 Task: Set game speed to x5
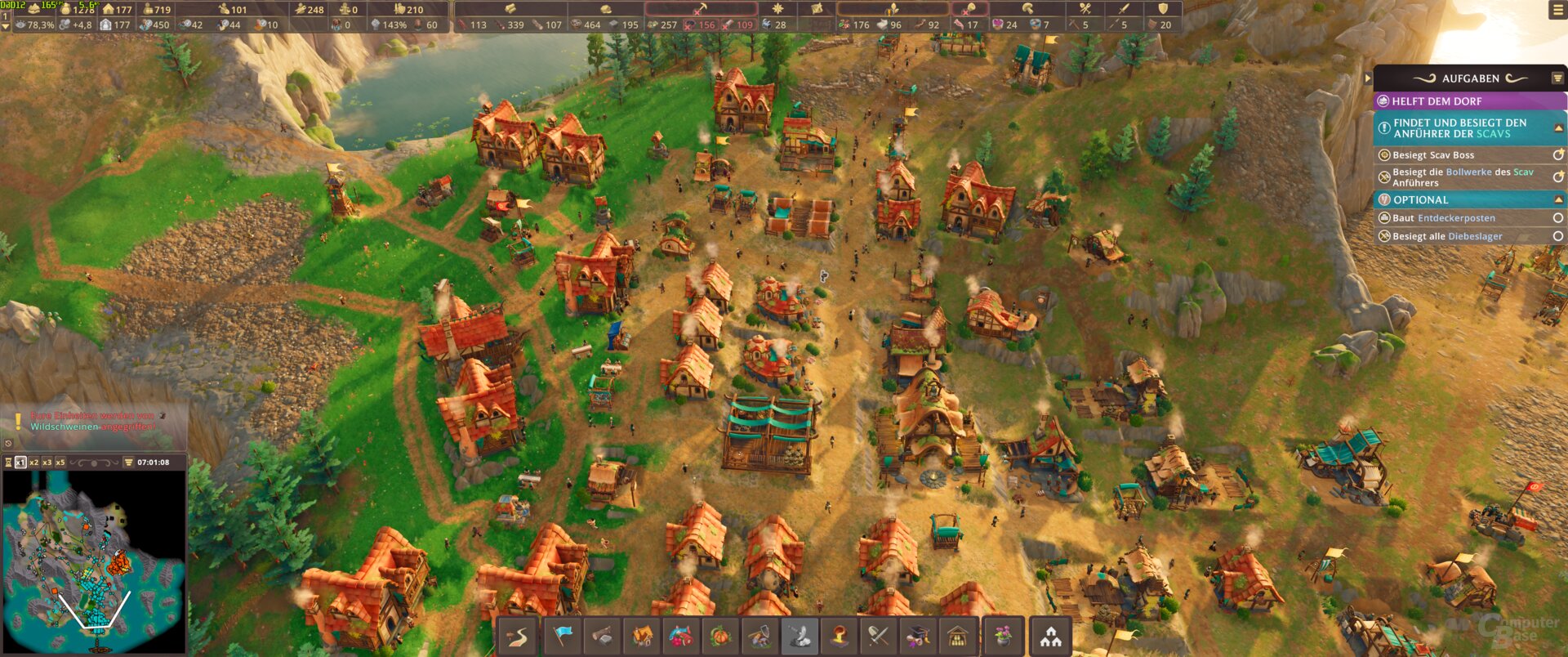coord(60,463)
